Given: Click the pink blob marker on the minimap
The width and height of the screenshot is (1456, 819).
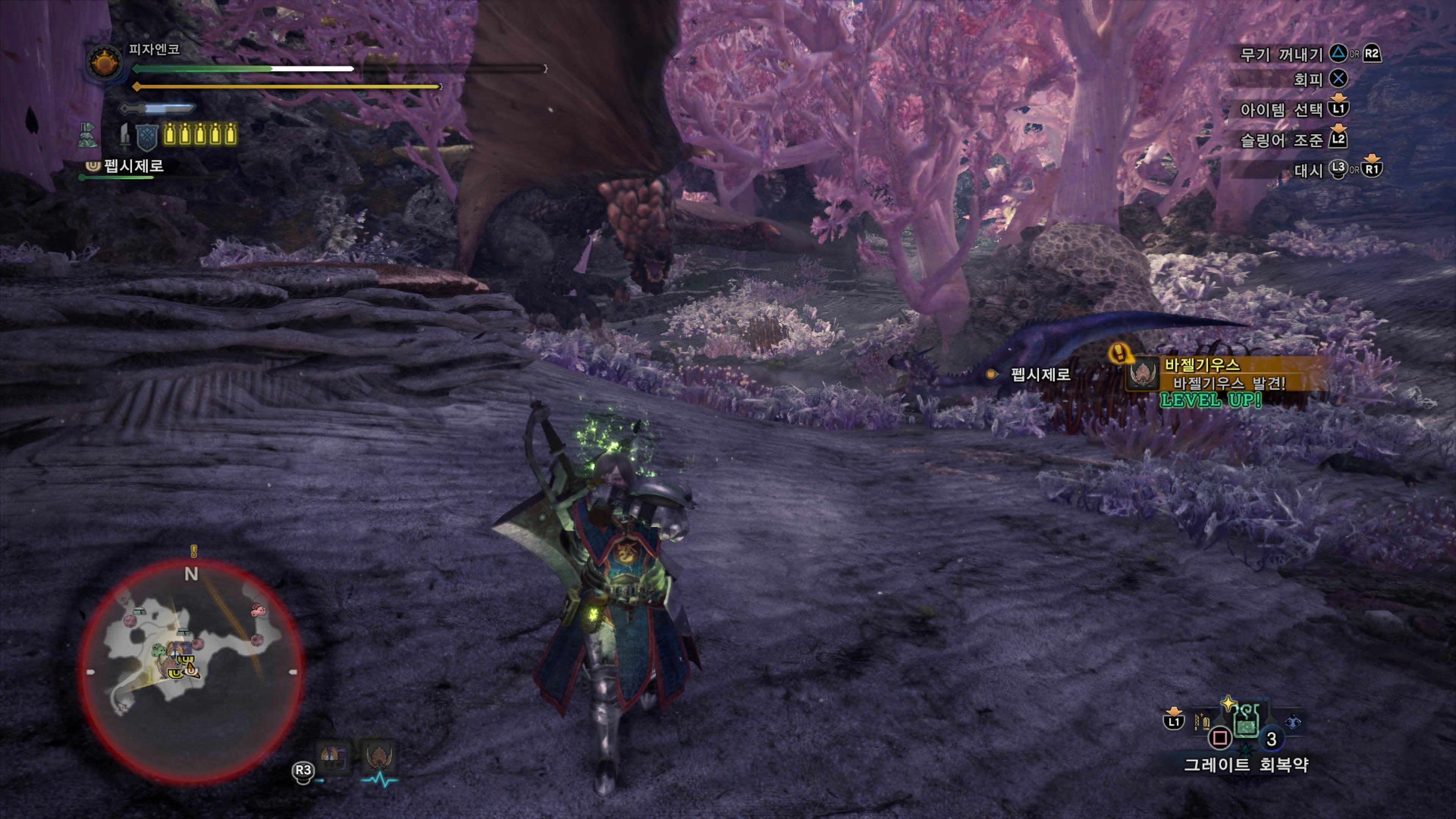Looking at the screenshot, I should point(258,610).
